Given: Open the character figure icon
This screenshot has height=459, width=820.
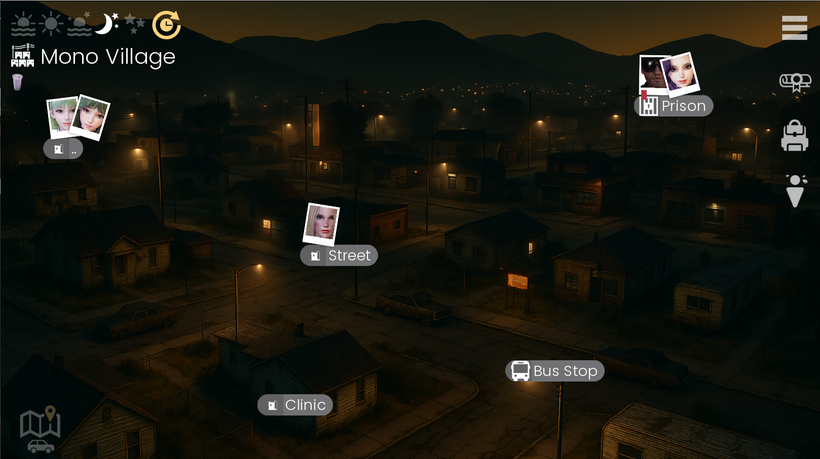Looking at the screenshot, I should point(795,190).
